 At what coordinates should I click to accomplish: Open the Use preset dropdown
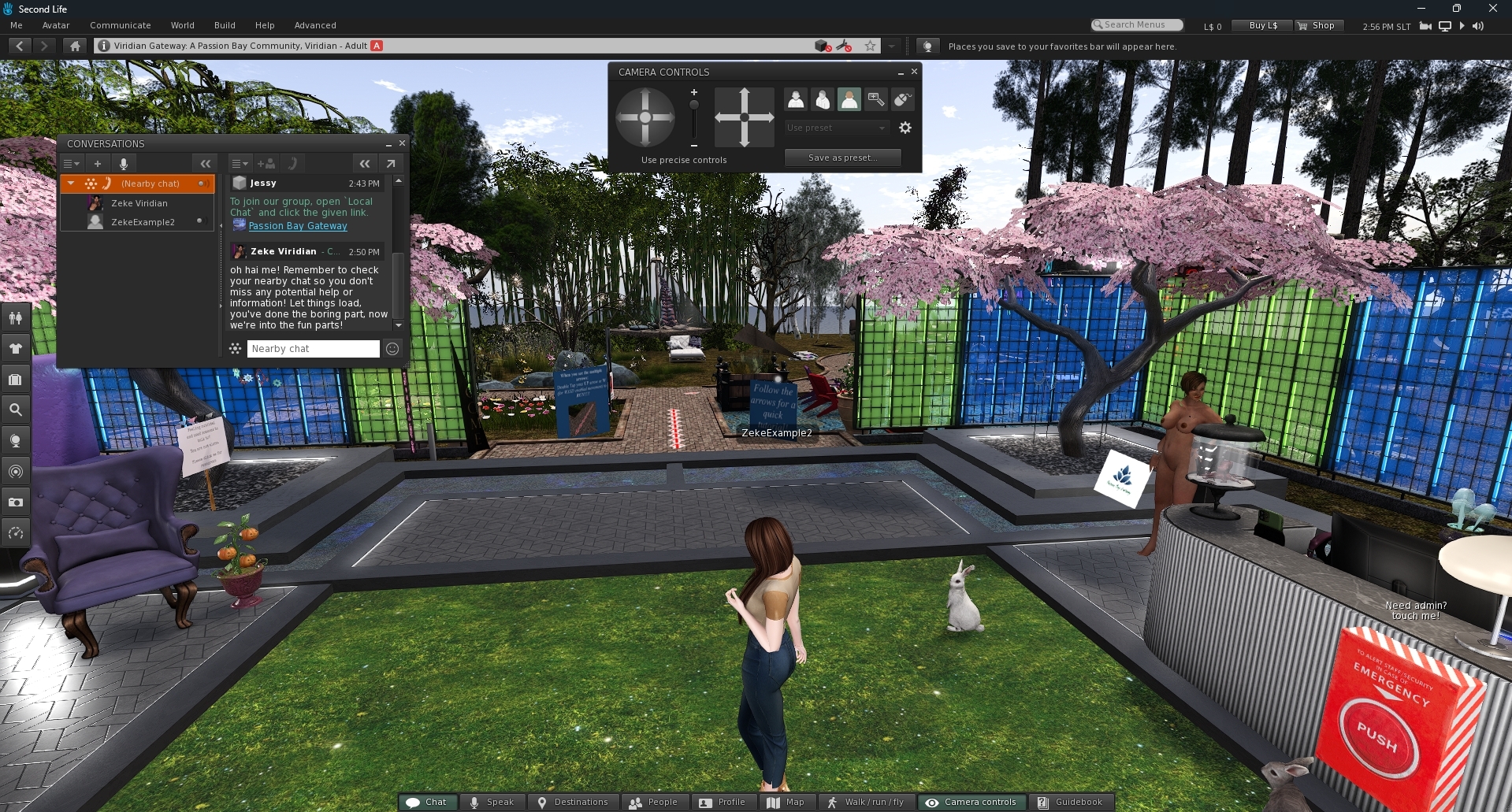point(837,128)
